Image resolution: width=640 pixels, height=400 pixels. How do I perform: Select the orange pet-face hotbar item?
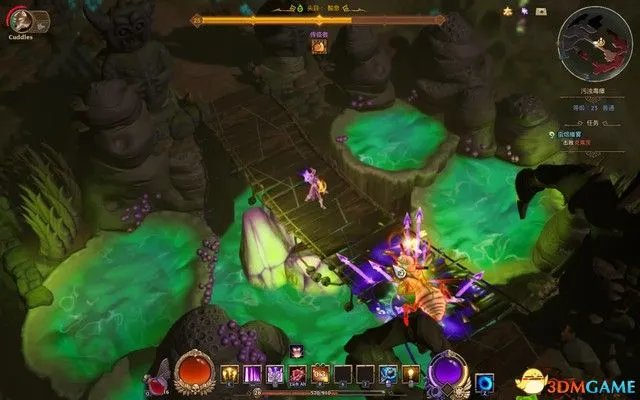click(x=321, y=373)
